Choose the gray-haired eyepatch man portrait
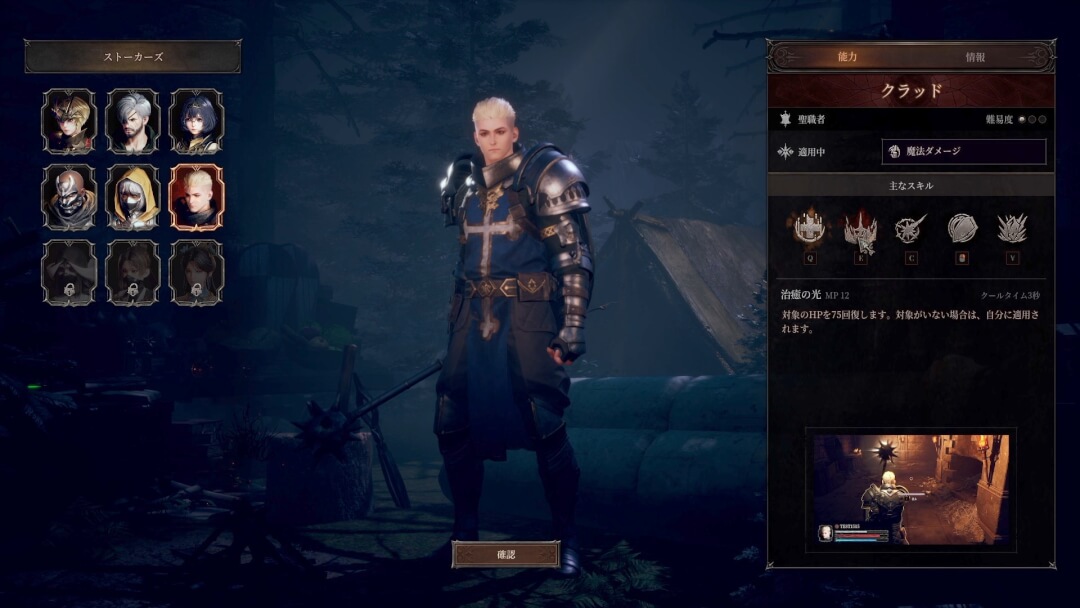The image size is (1080, 608). coord(133,121)
